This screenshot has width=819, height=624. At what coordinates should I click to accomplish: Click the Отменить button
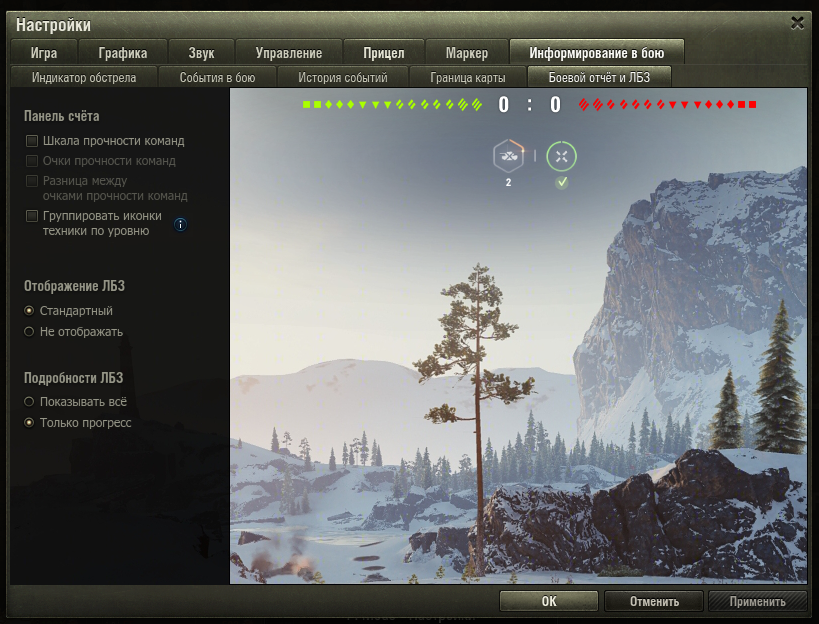click(654, 601)
